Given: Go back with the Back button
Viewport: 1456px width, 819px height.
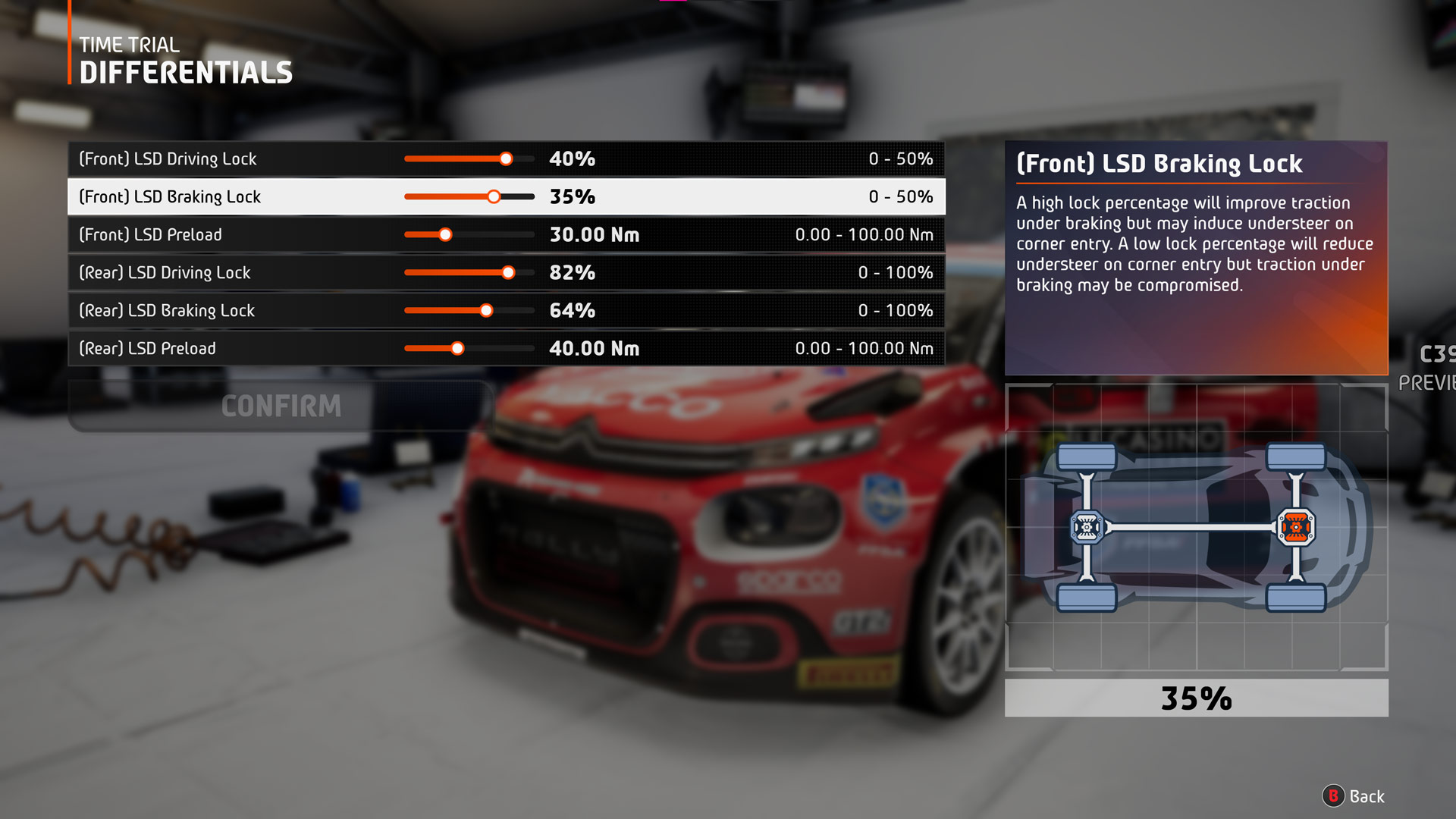Looking at the screenshot, I should coord(1354,796).
